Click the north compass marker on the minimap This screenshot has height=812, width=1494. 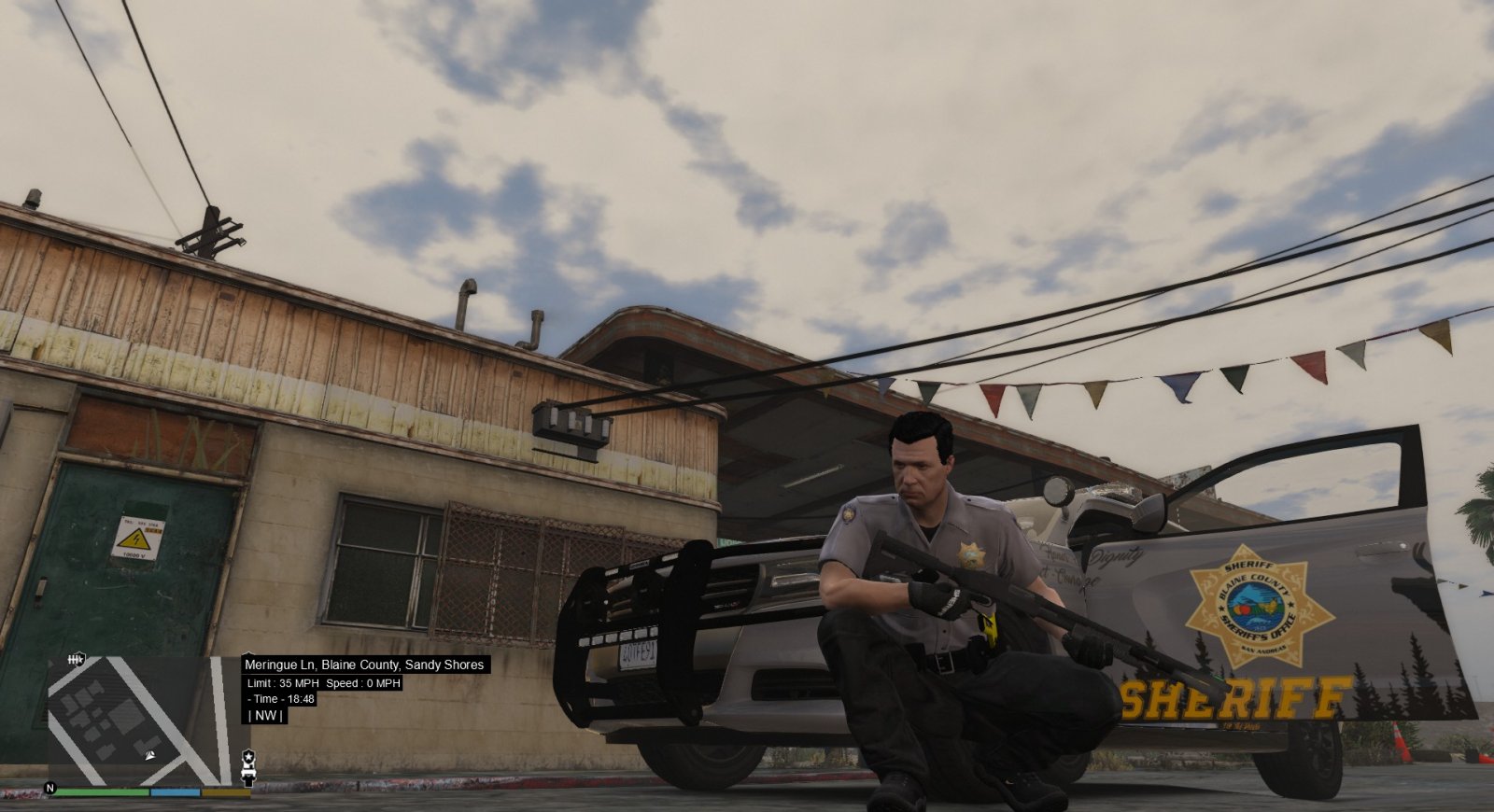point(50,789)
